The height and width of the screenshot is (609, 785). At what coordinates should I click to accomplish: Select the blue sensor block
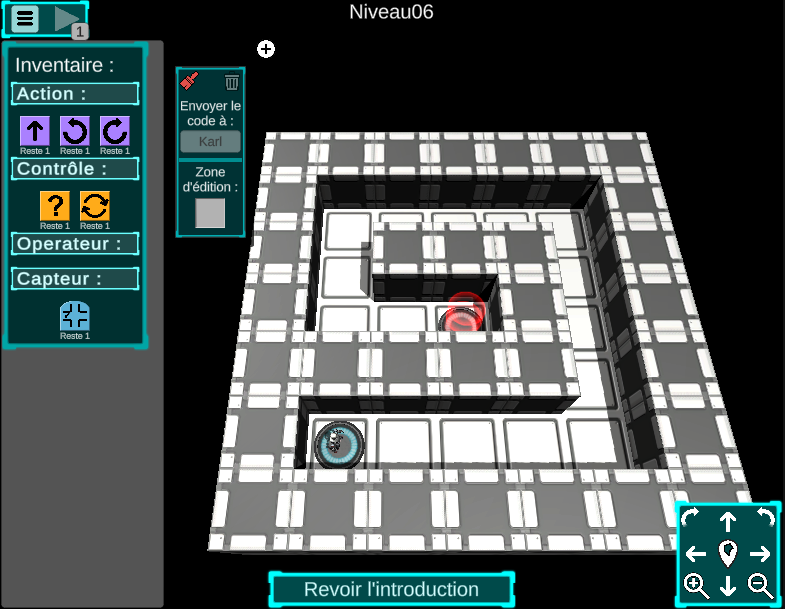point(75,316)
